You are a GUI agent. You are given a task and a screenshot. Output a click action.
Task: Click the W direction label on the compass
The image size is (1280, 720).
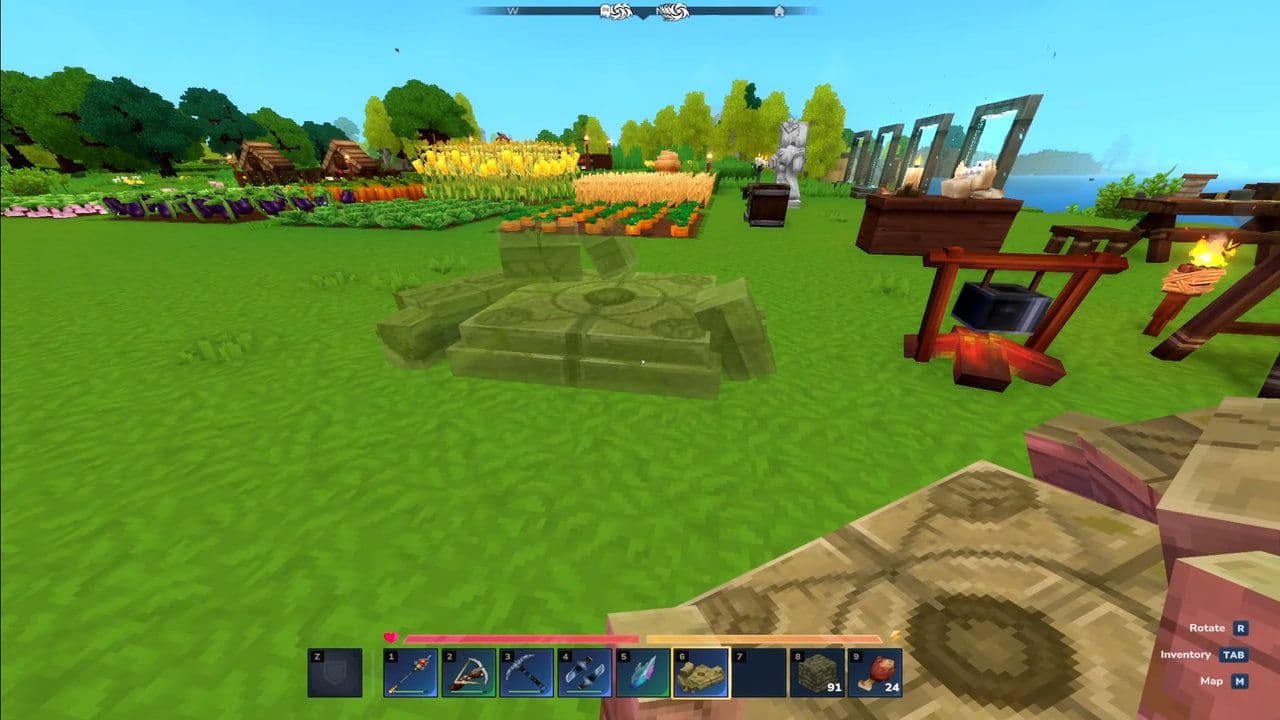tap(512, 12)
